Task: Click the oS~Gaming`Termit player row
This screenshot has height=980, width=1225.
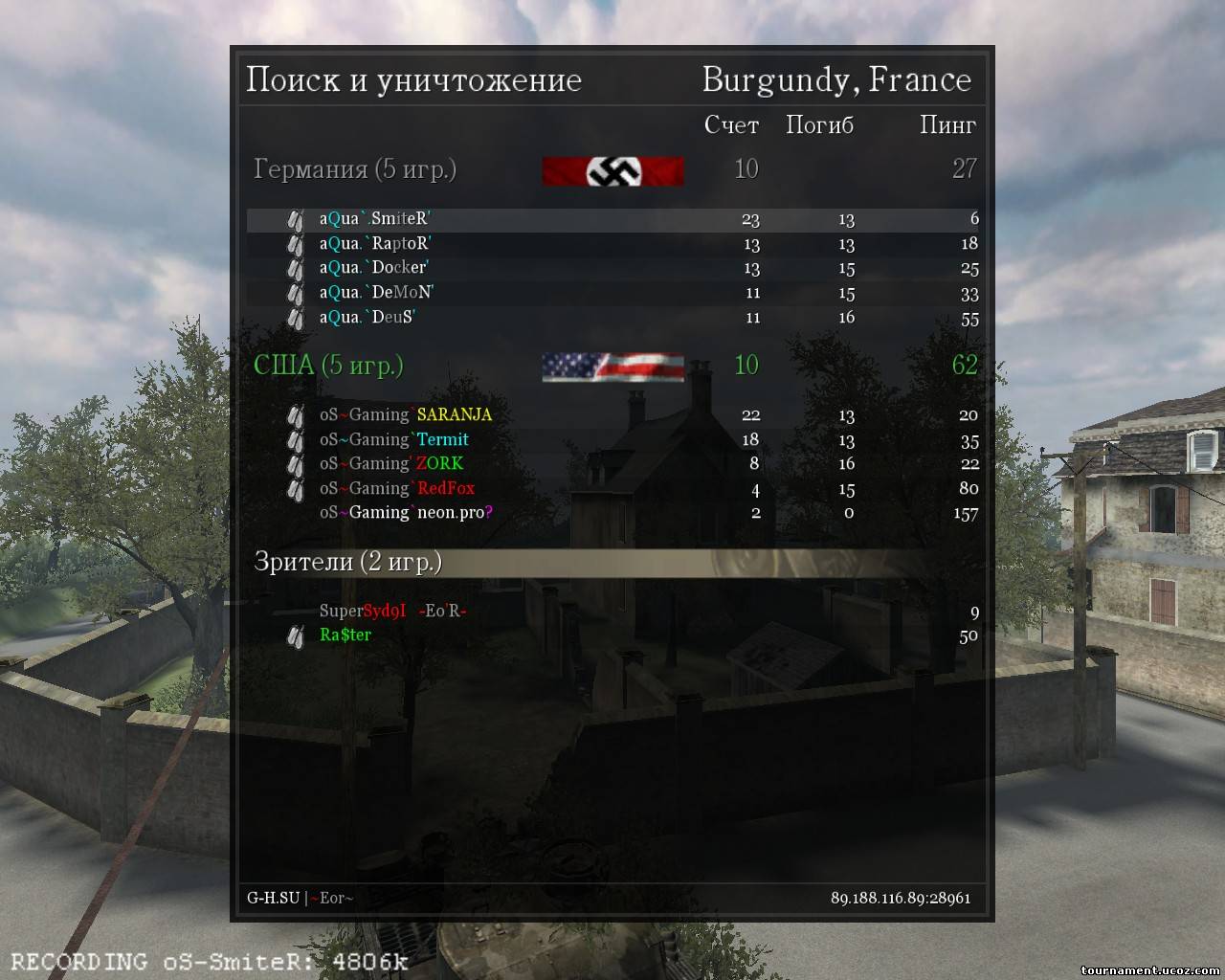Action: pyautogui.click(x=393, y=440)
